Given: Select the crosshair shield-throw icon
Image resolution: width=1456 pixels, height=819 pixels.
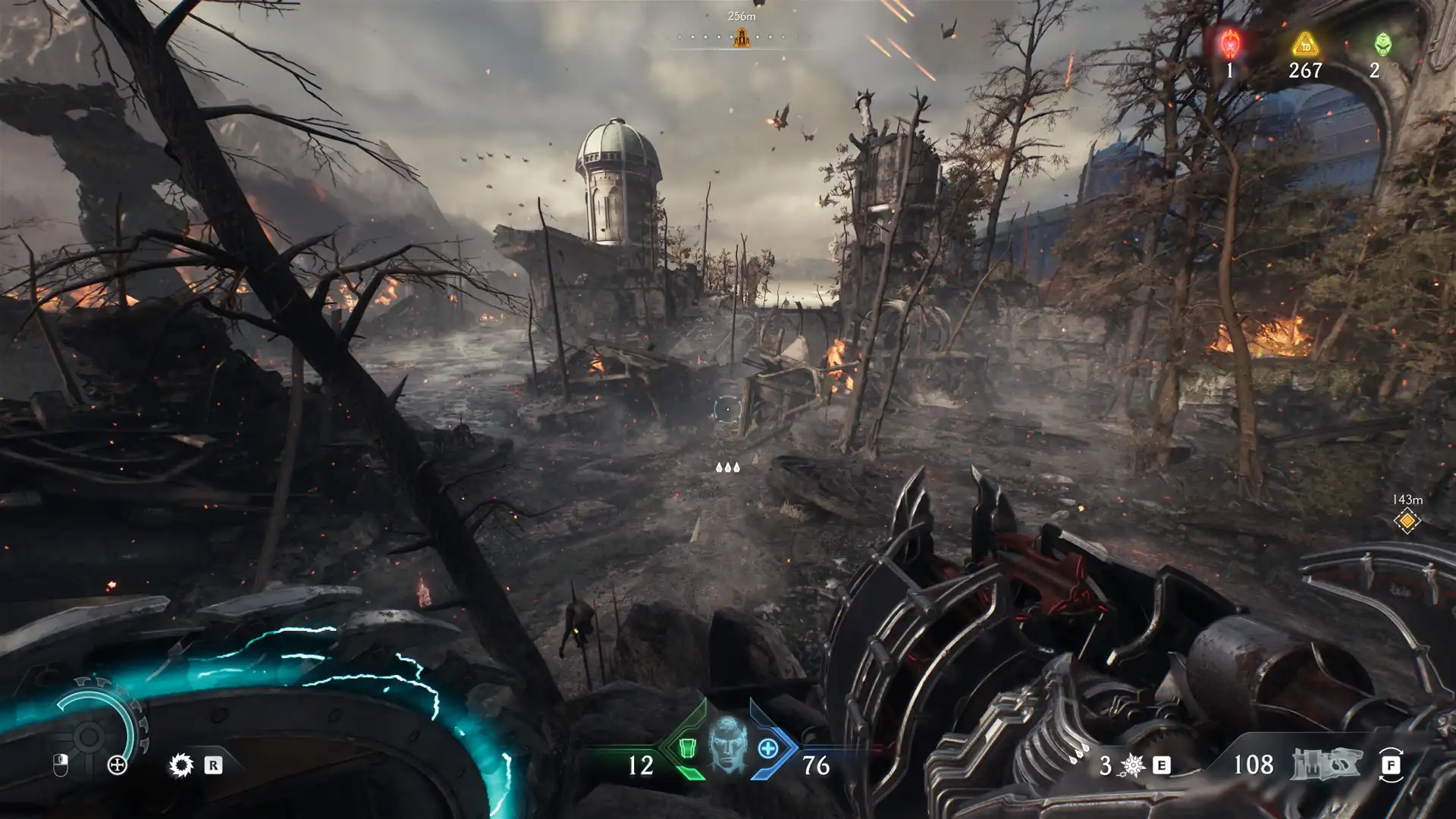Looking at the screenshot, I should pos(118,765).
